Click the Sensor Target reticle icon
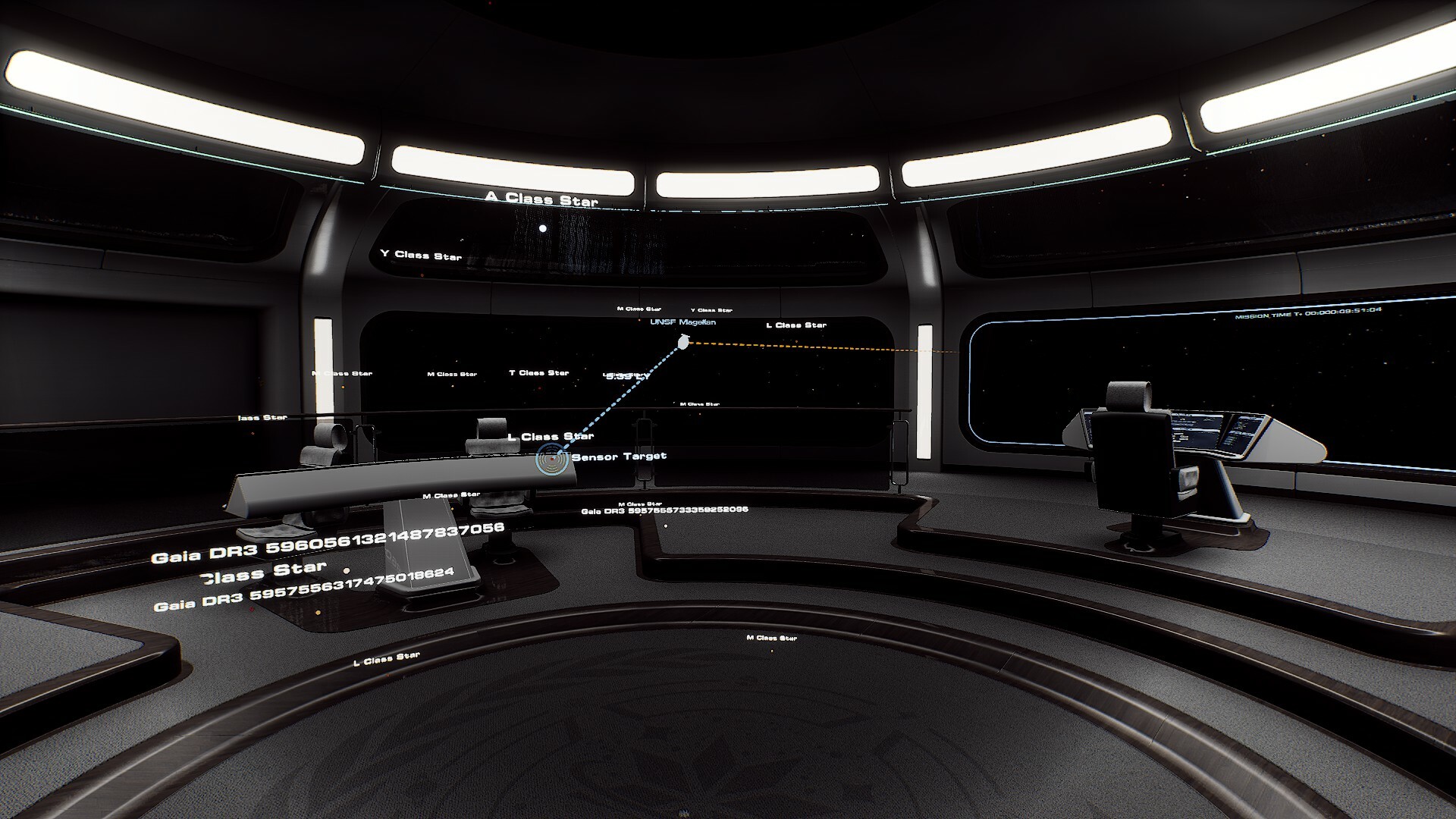This screenshot has height=819, width=1456. click(552, 460)
